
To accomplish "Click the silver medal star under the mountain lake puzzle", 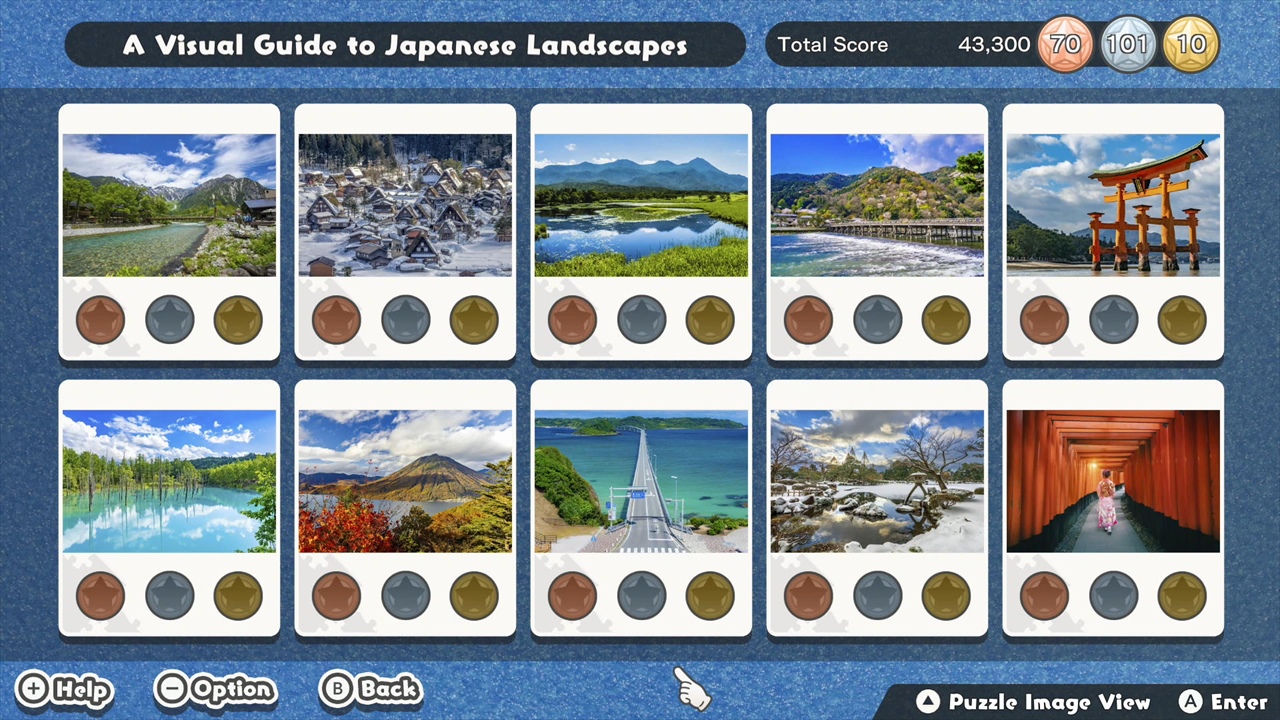I will pyautogui.click(x=169, y=318).
